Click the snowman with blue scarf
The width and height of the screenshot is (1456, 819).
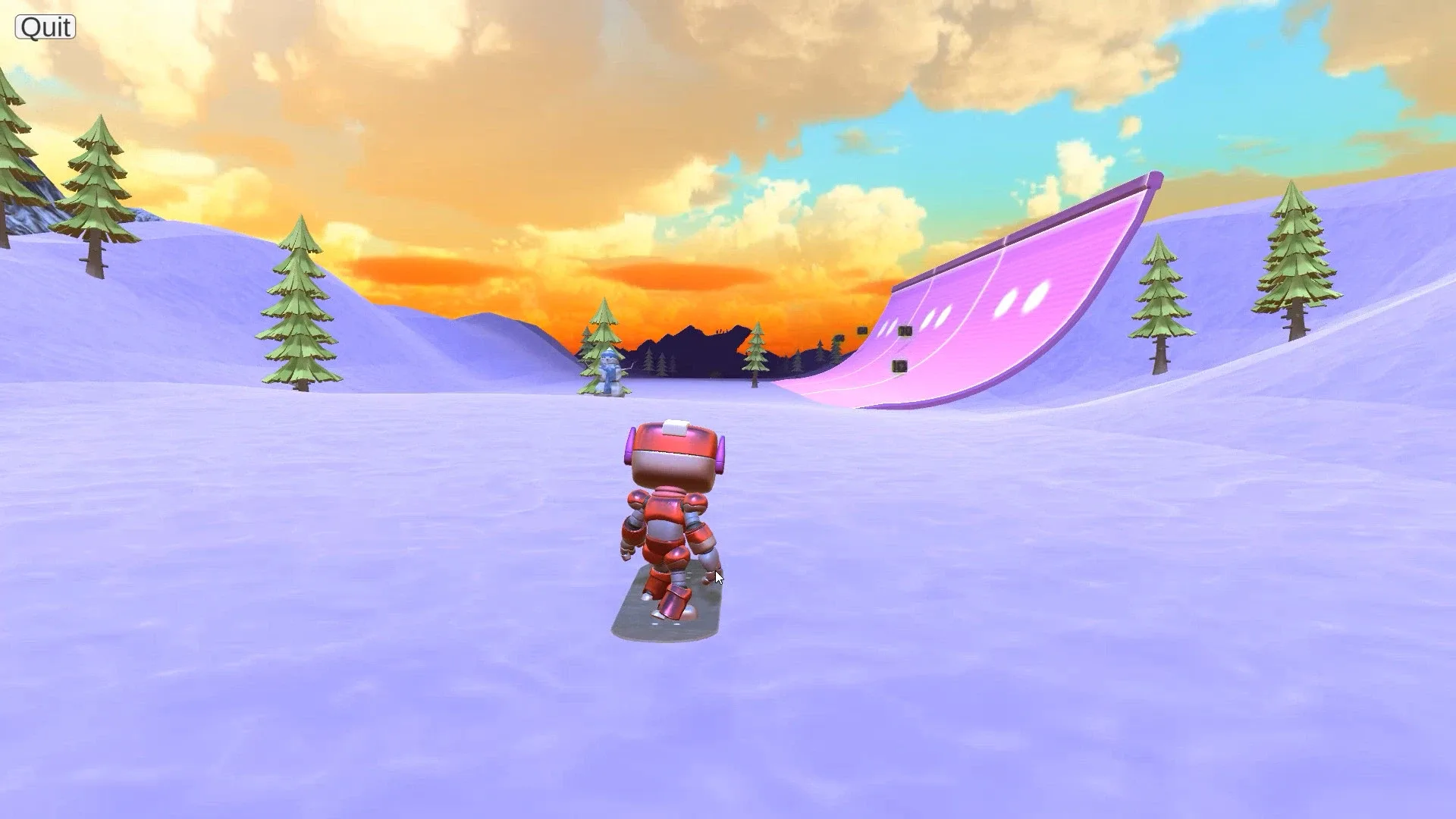pos(611,372)
